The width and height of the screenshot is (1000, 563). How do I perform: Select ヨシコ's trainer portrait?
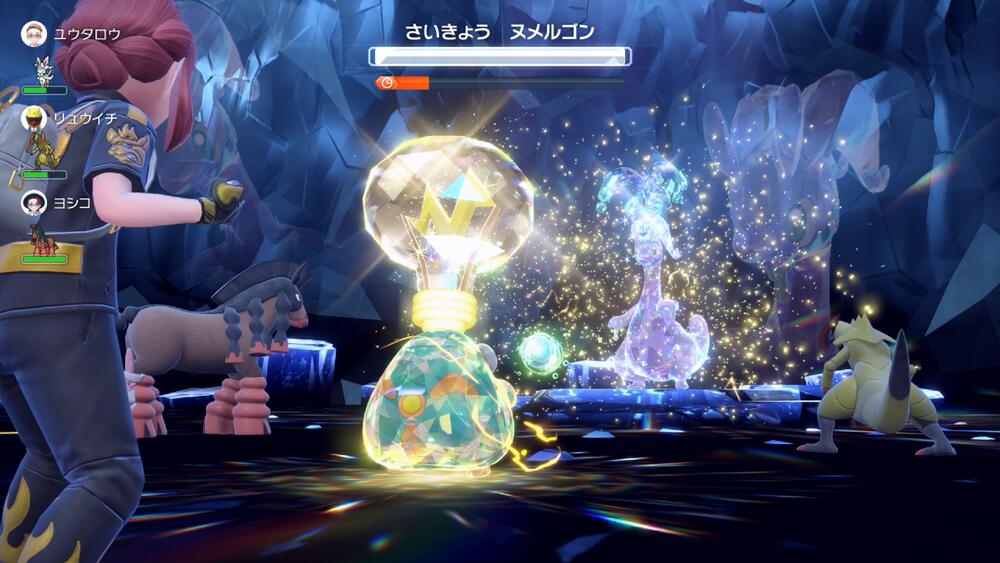(34, 202)
